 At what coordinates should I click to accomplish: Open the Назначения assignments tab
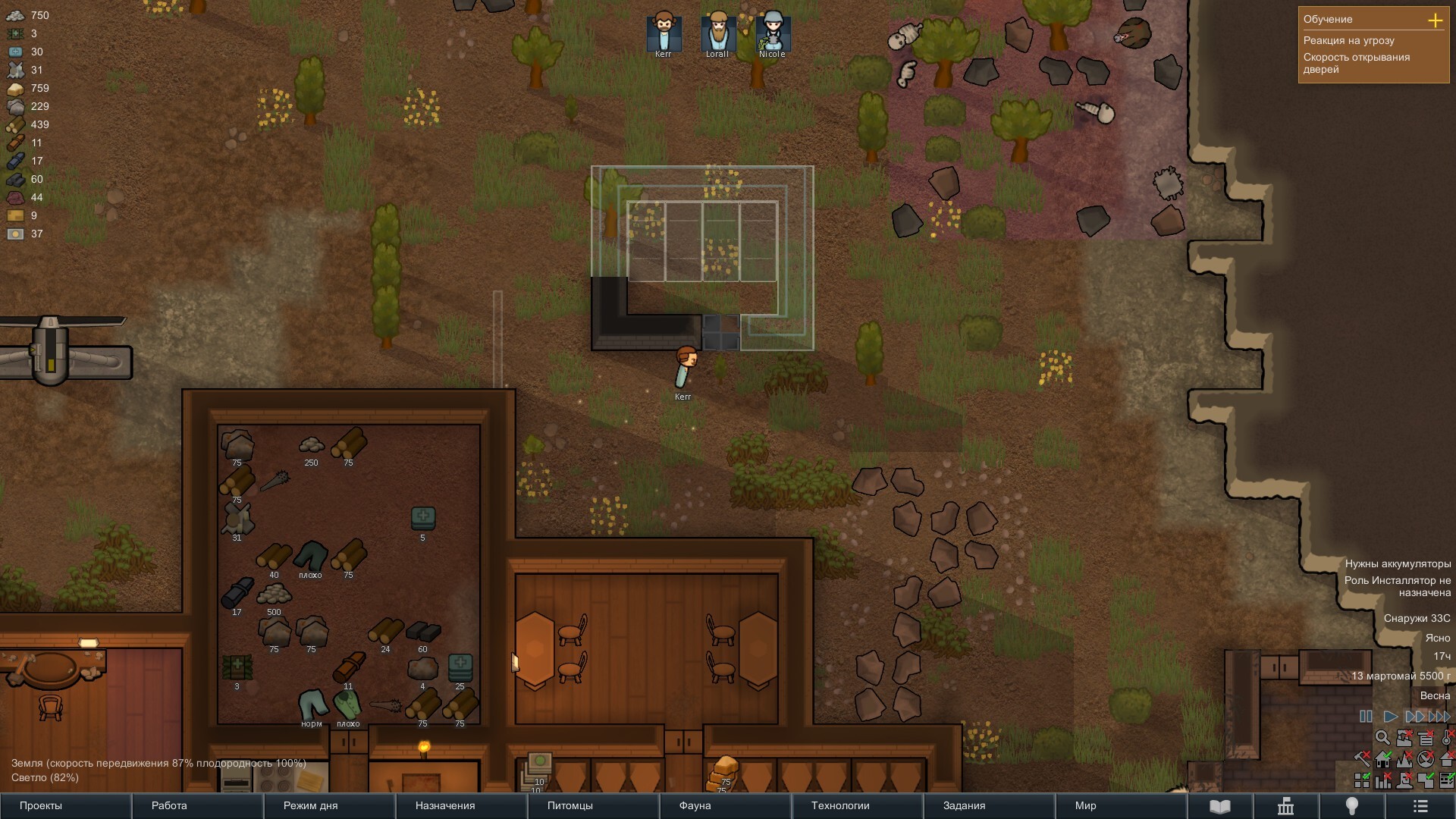point(461,805)
